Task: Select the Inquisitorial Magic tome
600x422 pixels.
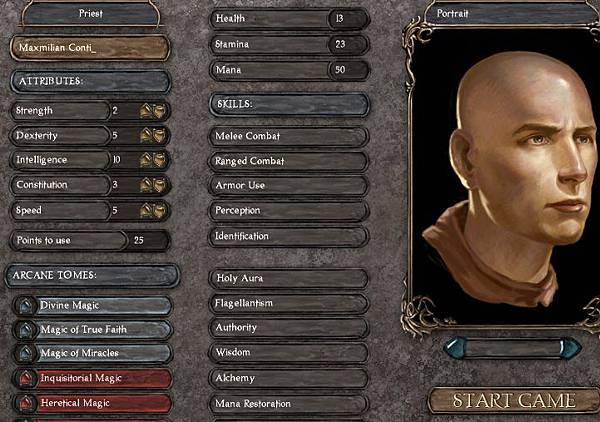Action: pos(92,378)
